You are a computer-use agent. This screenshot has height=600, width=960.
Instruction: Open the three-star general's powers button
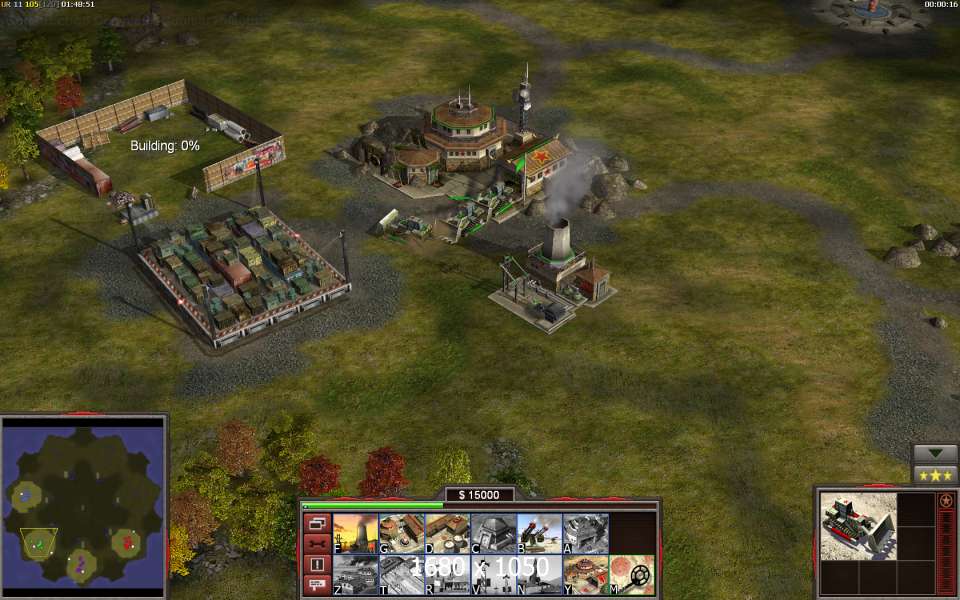(x=935, y=474)
